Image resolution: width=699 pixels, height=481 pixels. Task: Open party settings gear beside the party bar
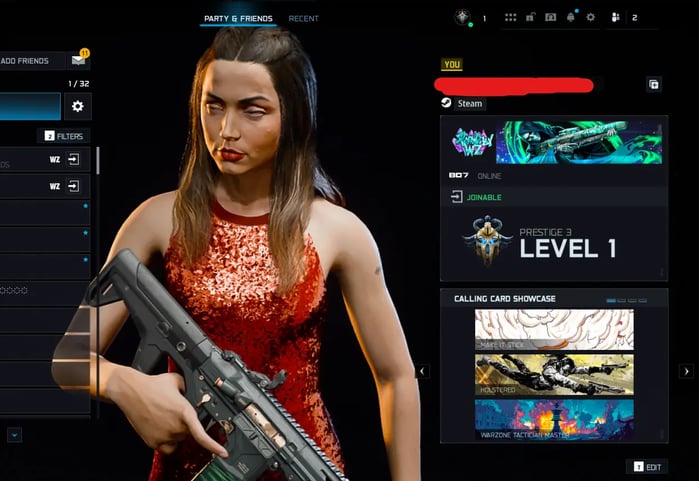(x=77, y=106)
